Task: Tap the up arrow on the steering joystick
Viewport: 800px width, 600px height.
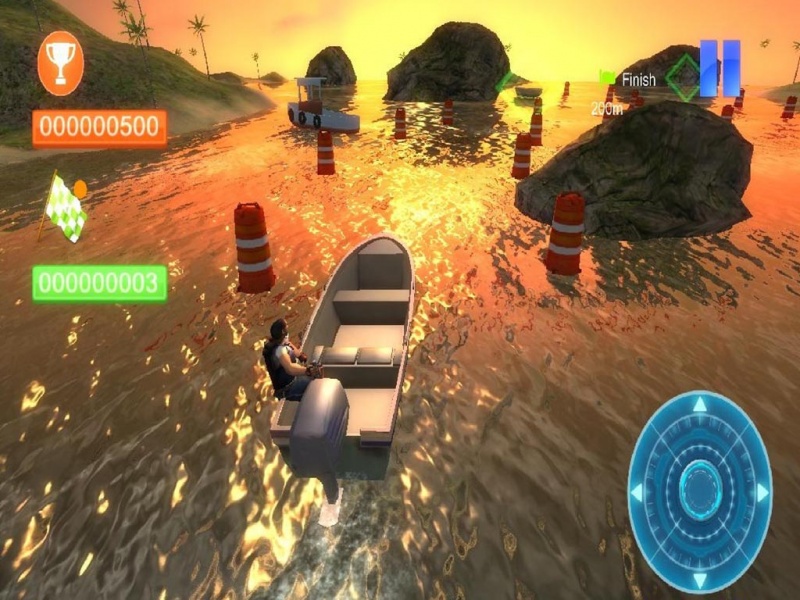Action: click(700, 405)
